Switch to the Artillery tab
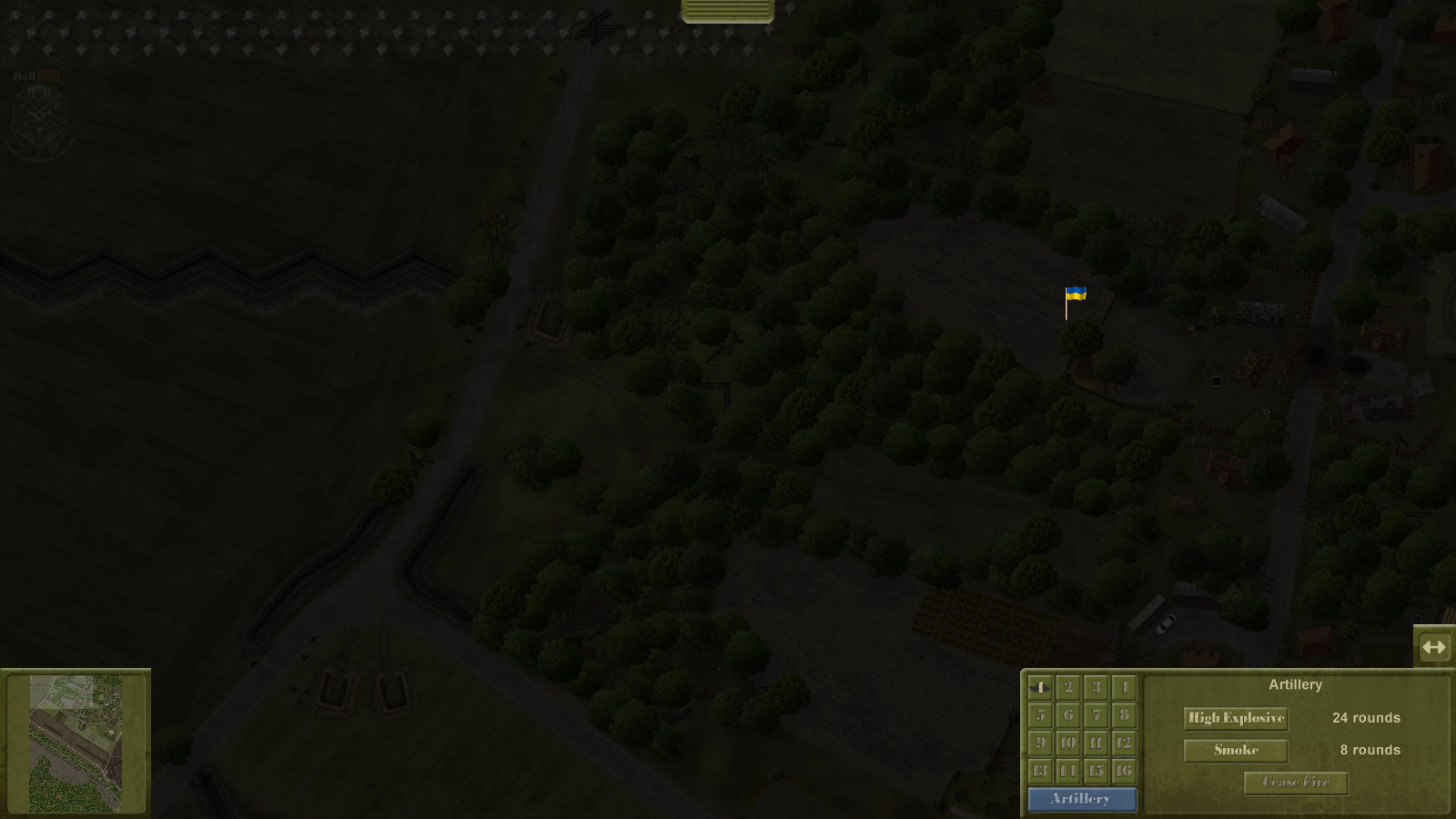This screenshot has width=1456, height=819. click(x=1082, y=800)
